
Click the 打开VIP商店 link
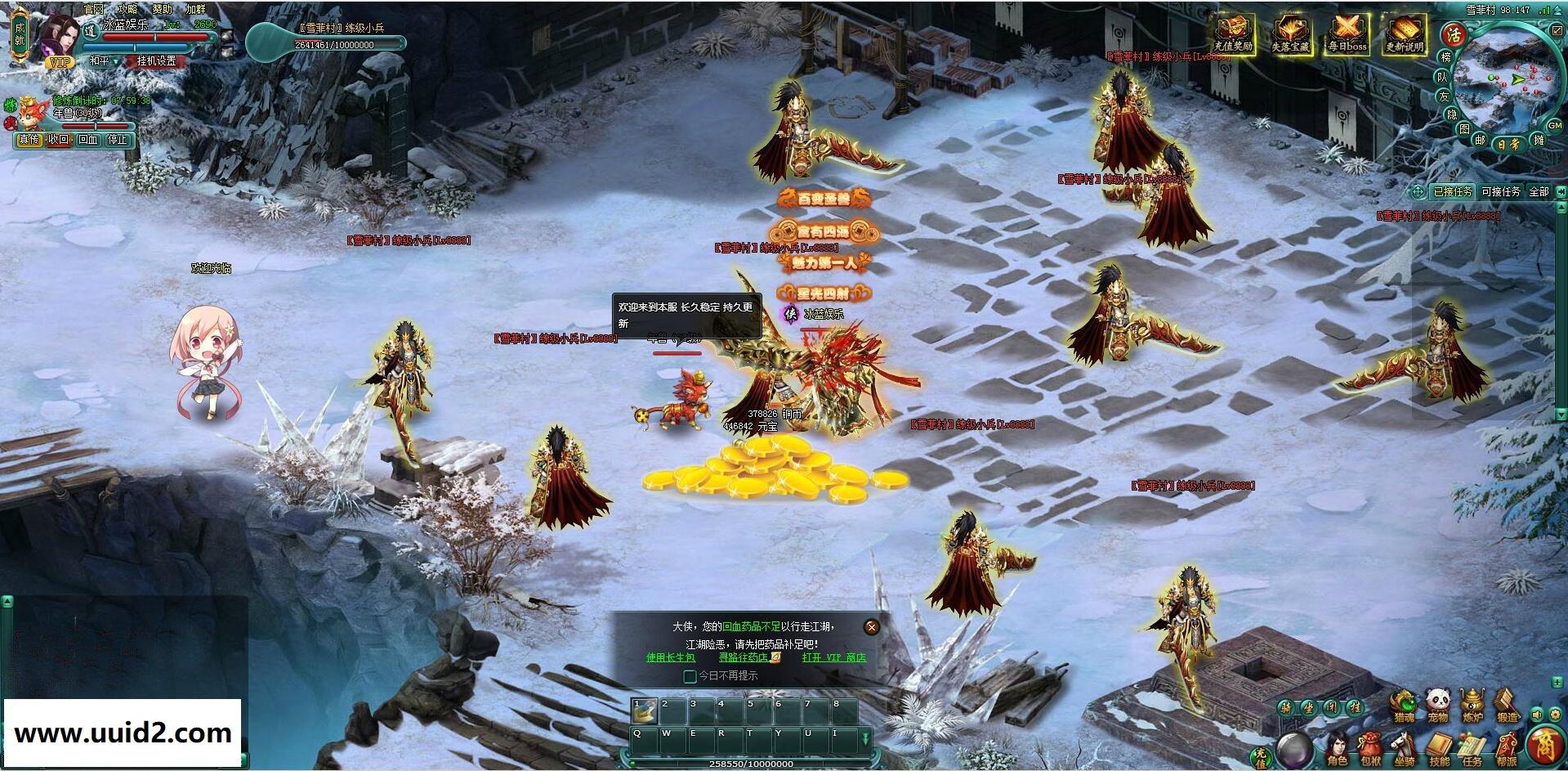click(x=833, y=657)
